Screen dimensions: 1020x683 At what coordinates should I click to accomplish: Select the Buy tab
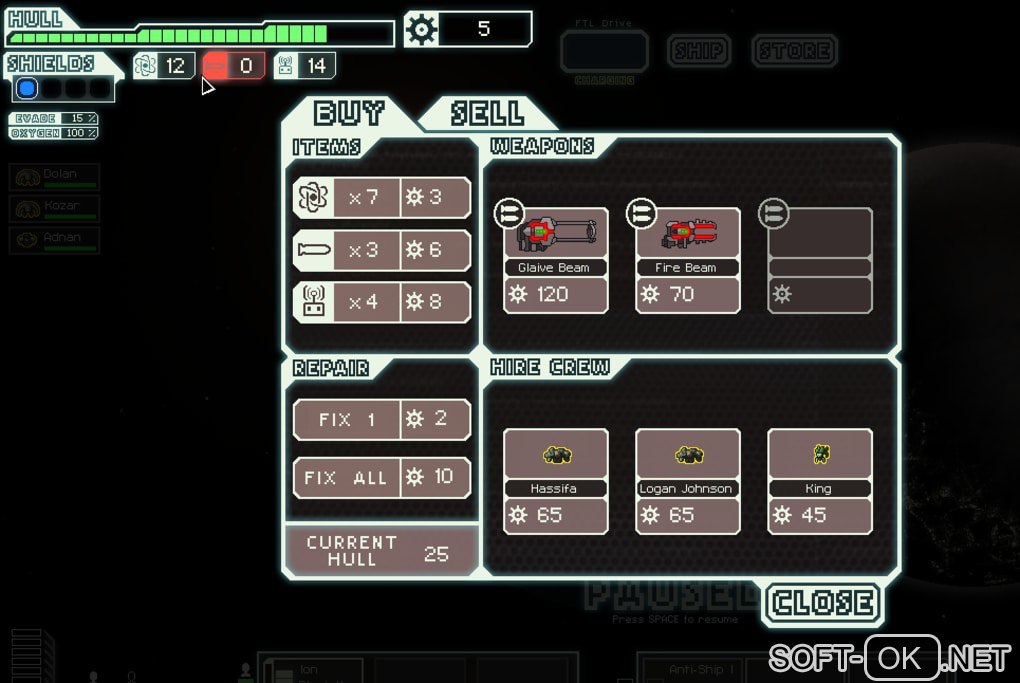tap(349, 113)
